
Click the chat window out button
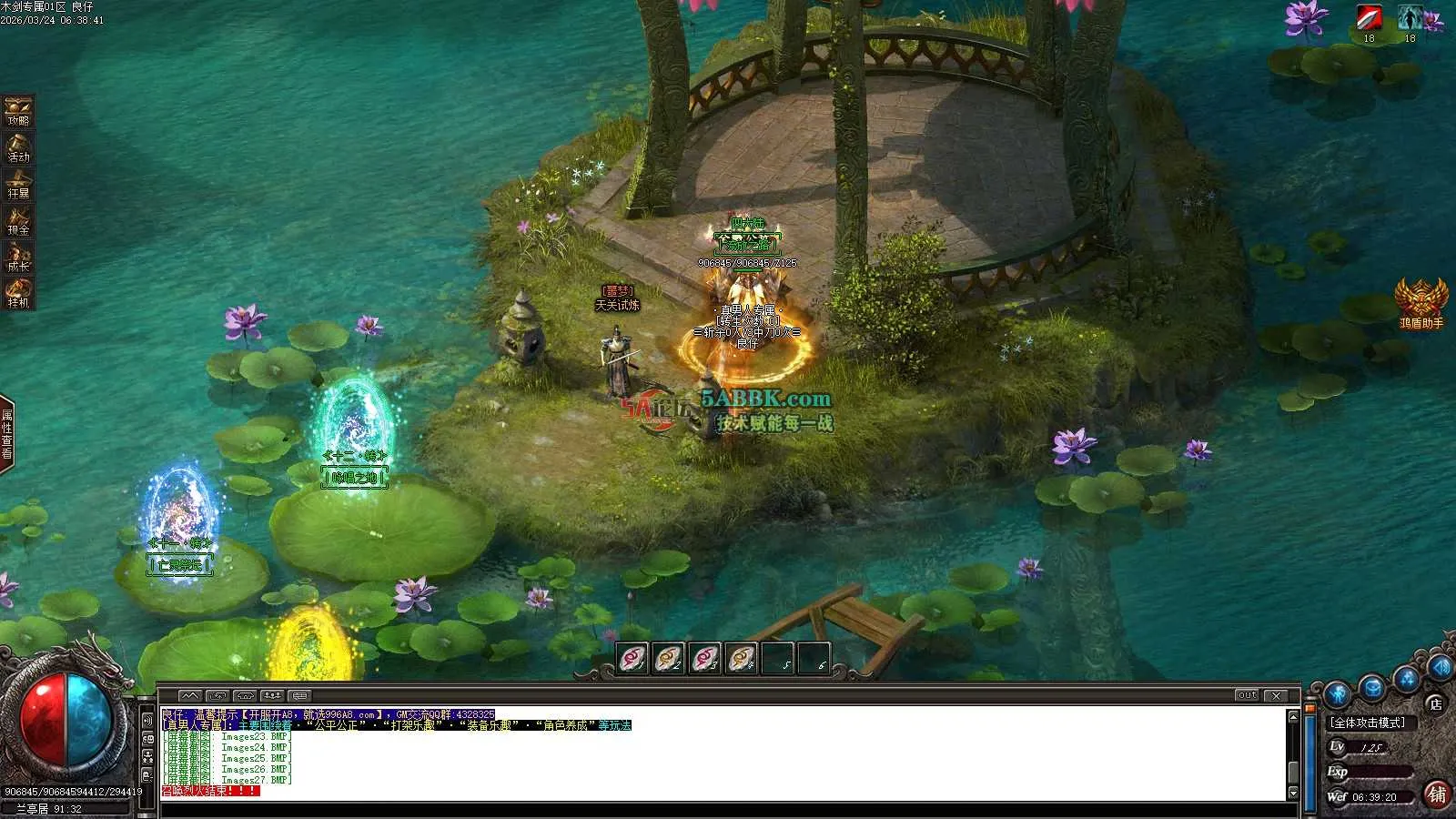(x=1247, y=695)
